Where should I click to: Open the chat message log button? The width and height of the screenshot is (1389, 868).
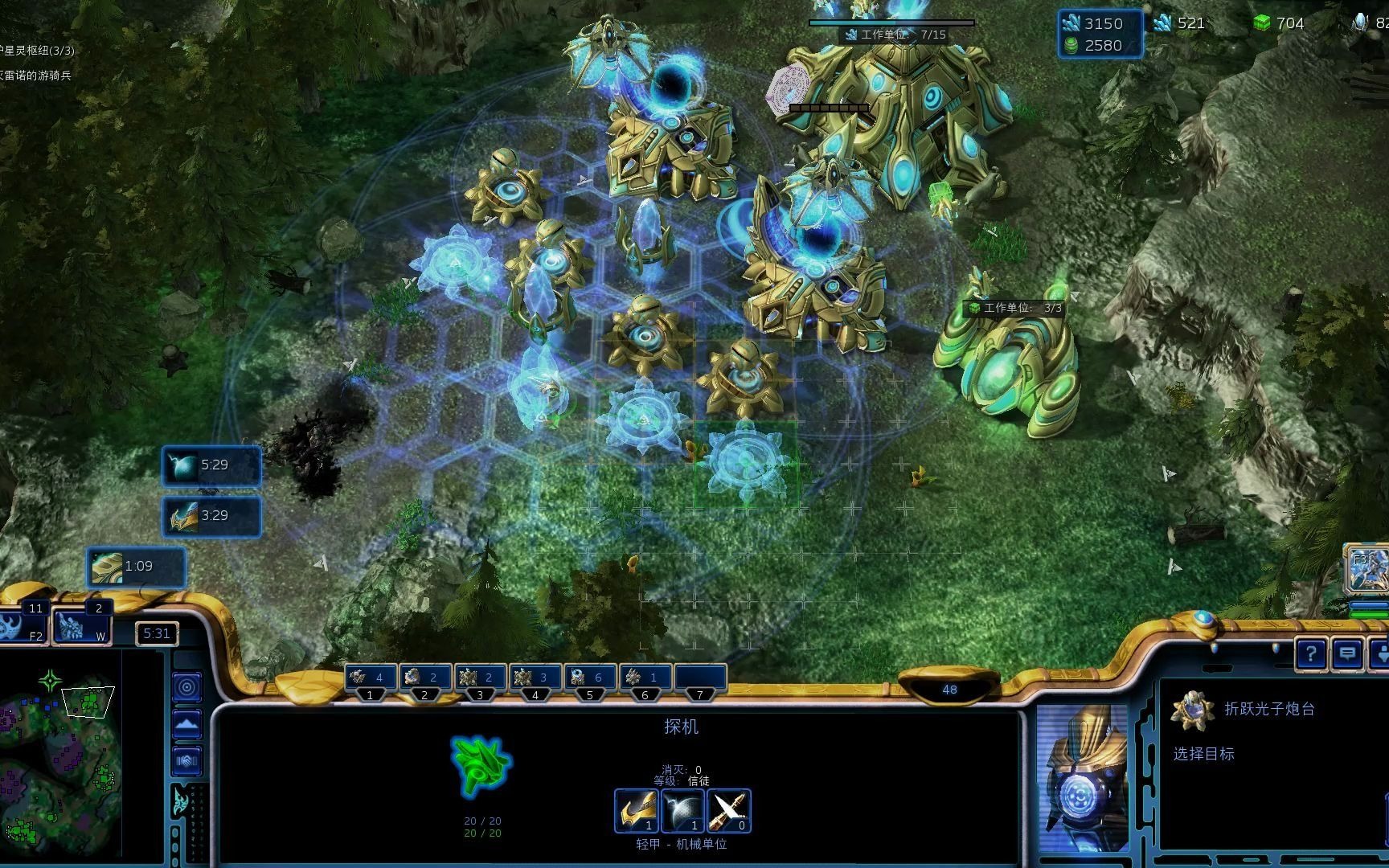[1347, 654]
